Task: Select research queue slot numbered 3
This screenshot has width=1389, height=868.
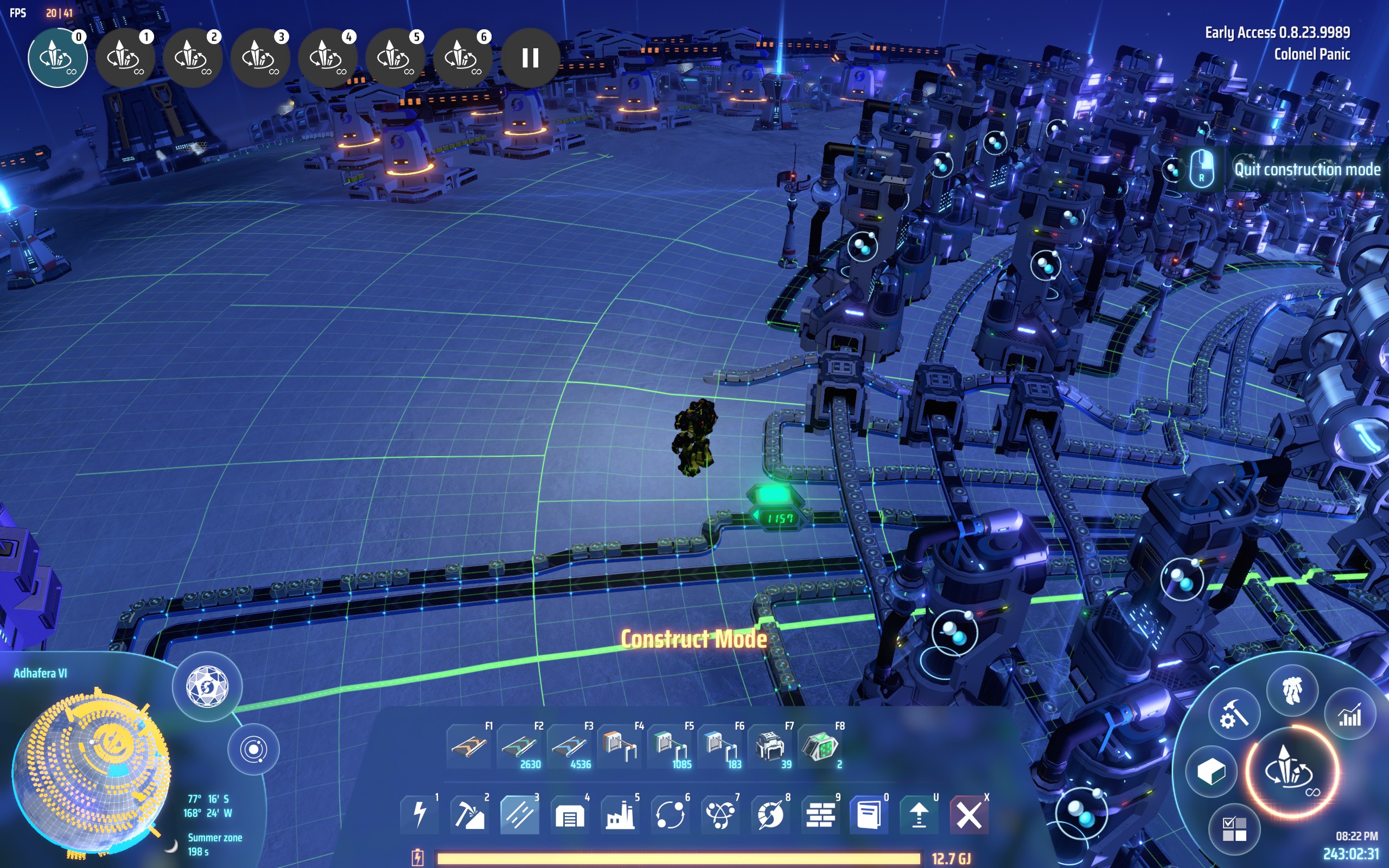Action: [259, 58]
